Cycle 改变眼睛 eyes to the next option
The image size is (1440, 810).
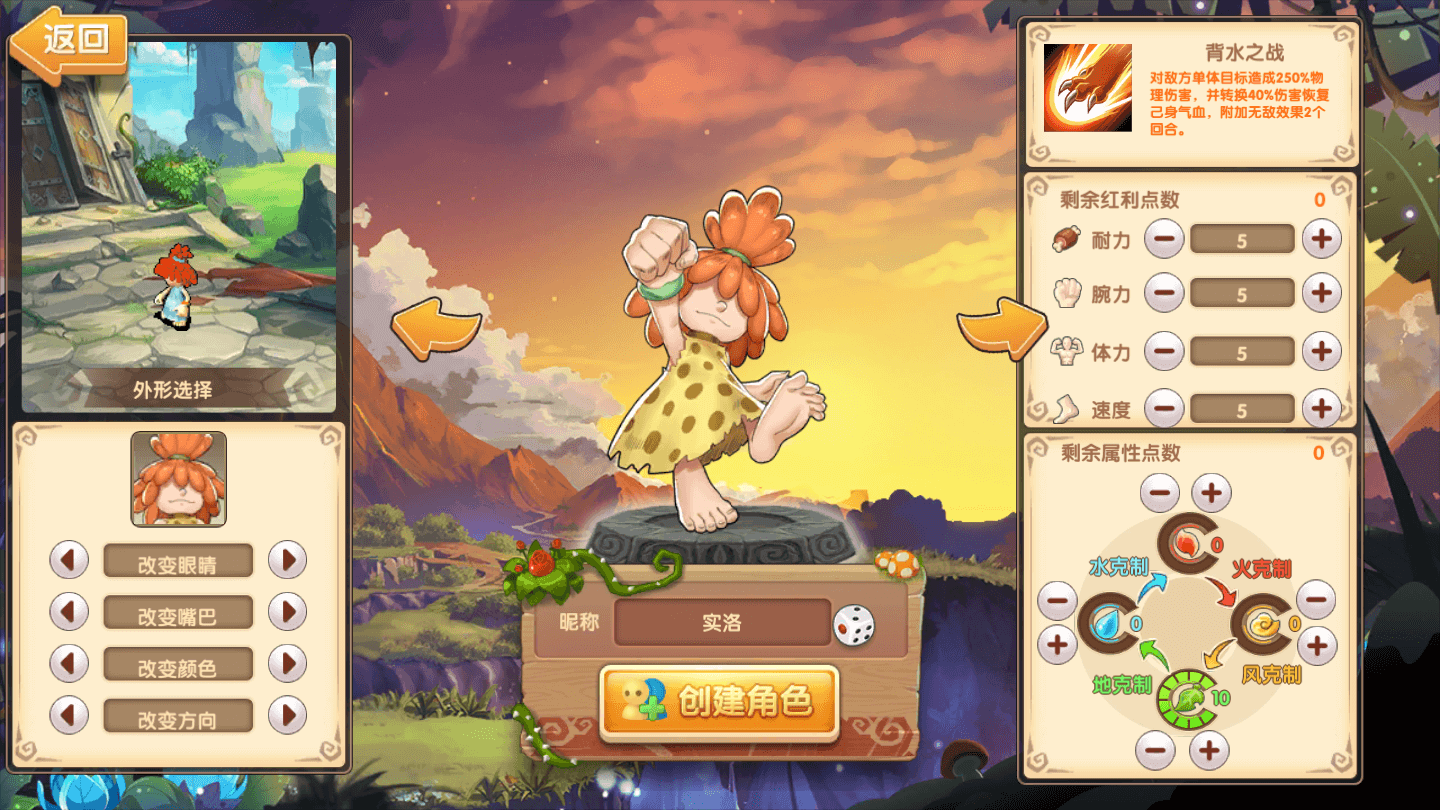(x=287, y=560)
